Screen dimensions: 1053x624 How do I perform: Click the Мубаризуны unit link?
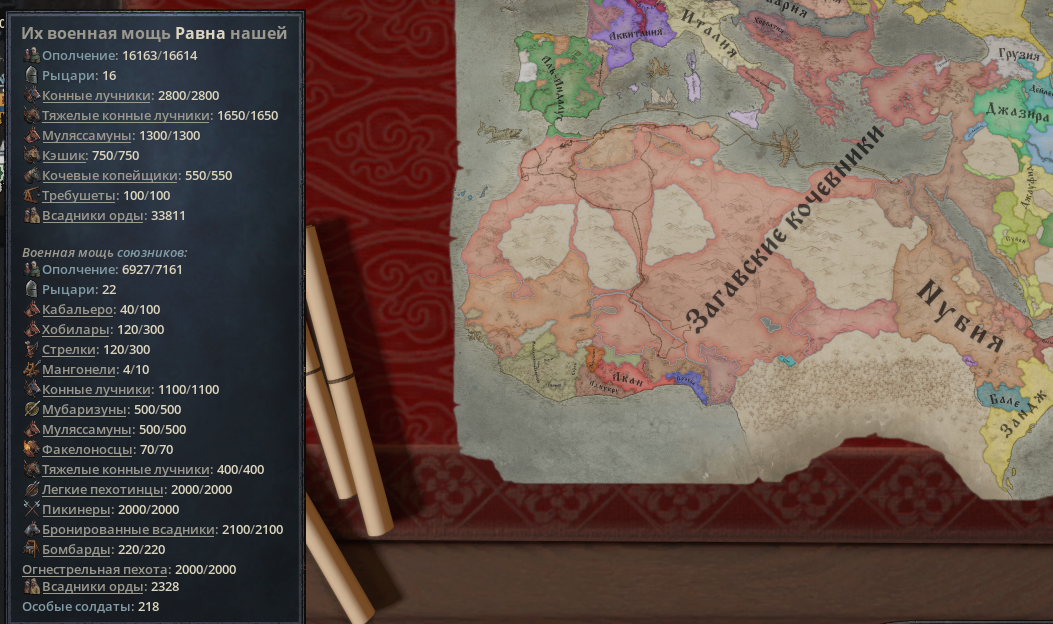tap(84, 409)
